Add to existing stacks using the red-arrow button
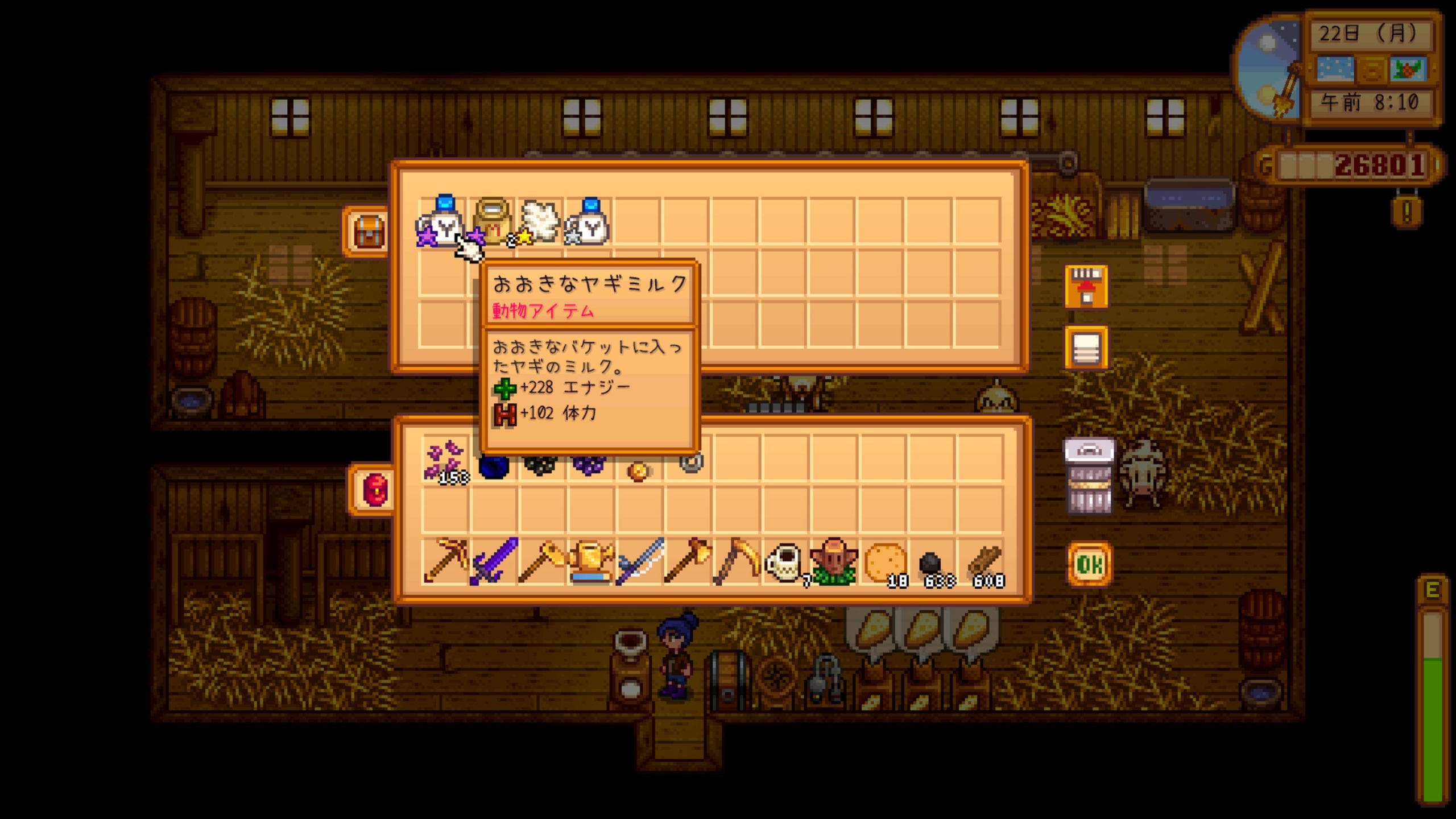1456x819 pixels. [x=1086, y=287]
